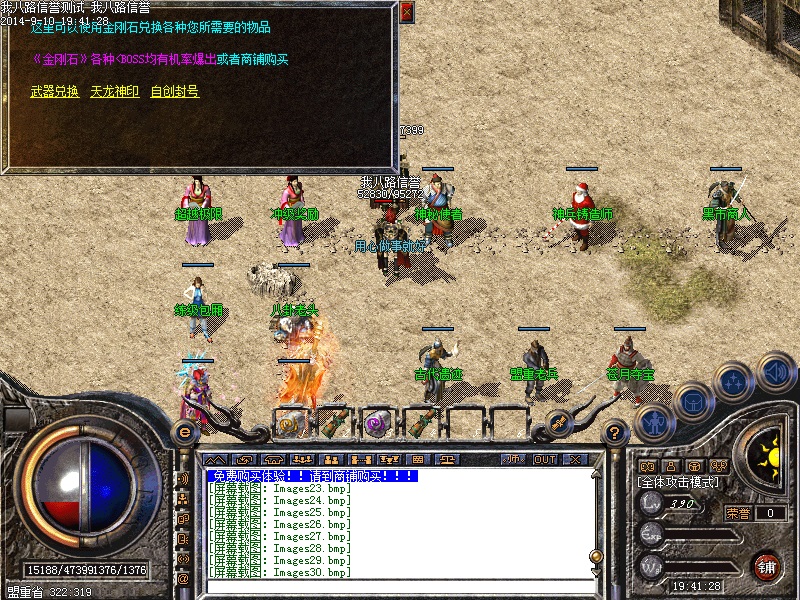This screenshot has height=600, width=800.
Task: Open help with the question mark button
Action: (615, 432)
